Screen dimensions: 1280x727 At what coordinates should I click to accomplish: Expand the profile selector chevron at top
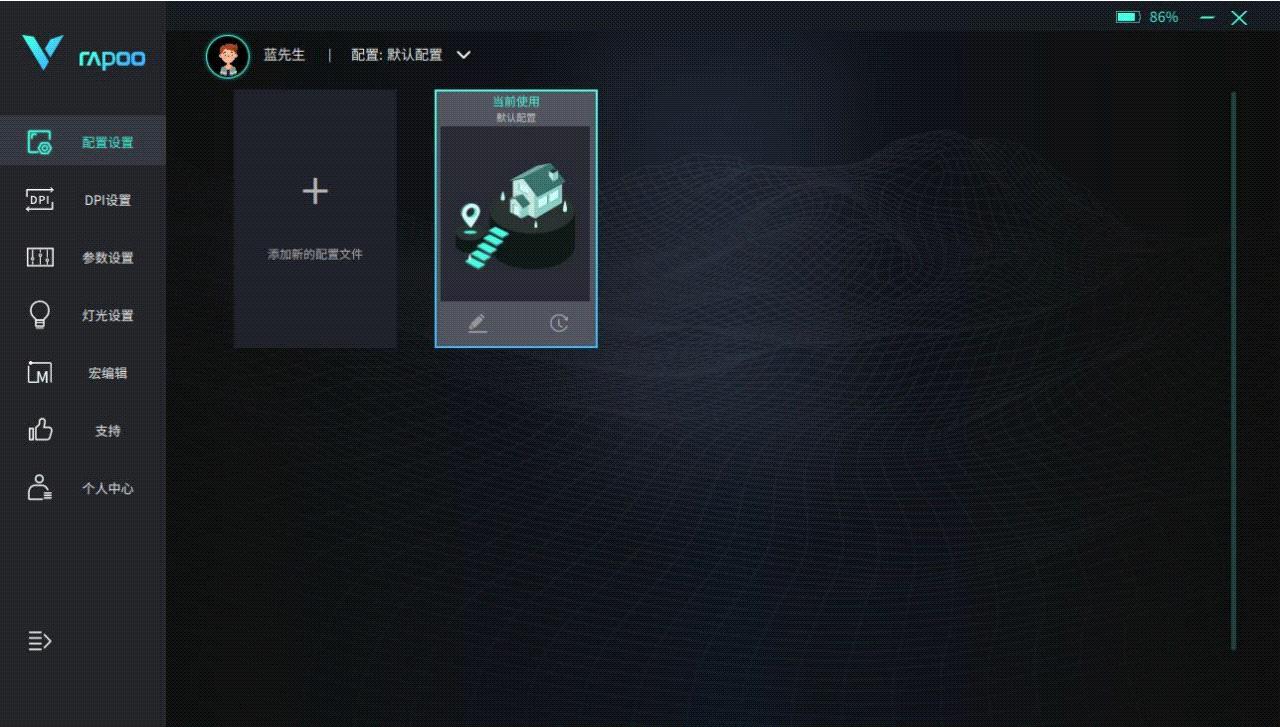click(462, 55)
